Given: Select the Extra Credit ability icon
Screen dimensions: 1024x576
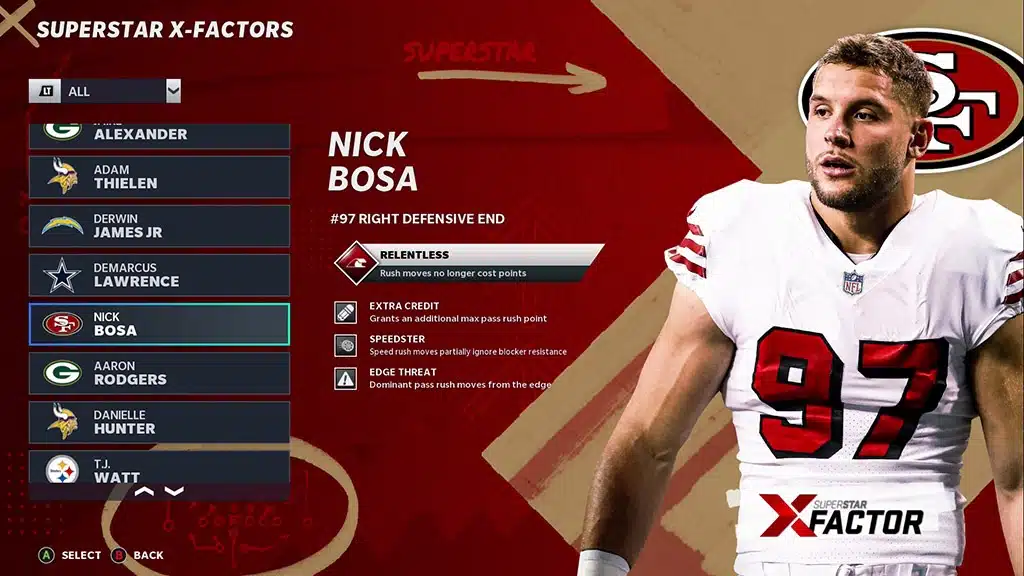Looking at the screenshot, I should (x=345, y=312).
